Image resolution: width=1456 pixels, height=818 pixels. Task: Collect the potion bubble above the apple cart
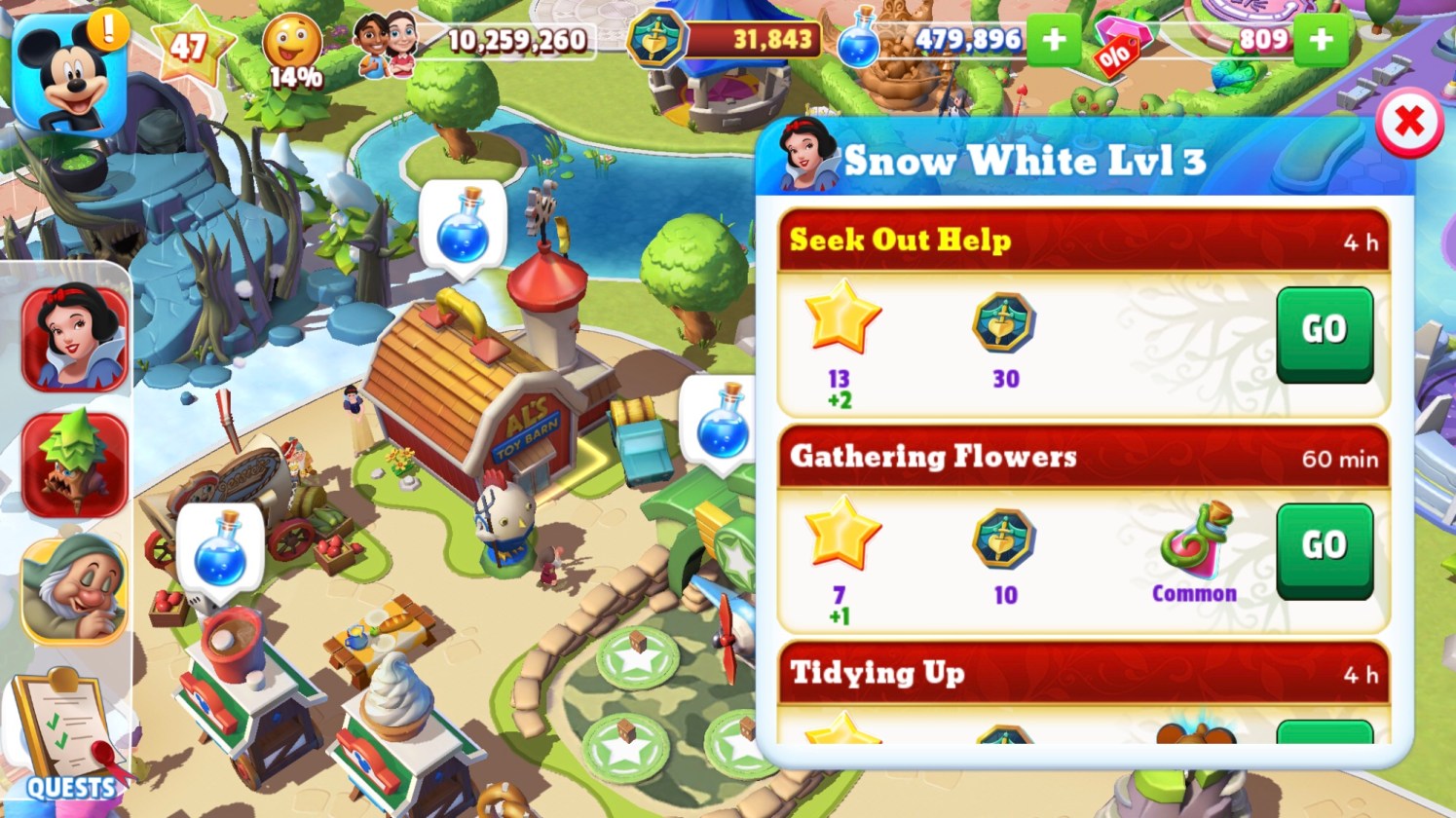click(220, 549)
